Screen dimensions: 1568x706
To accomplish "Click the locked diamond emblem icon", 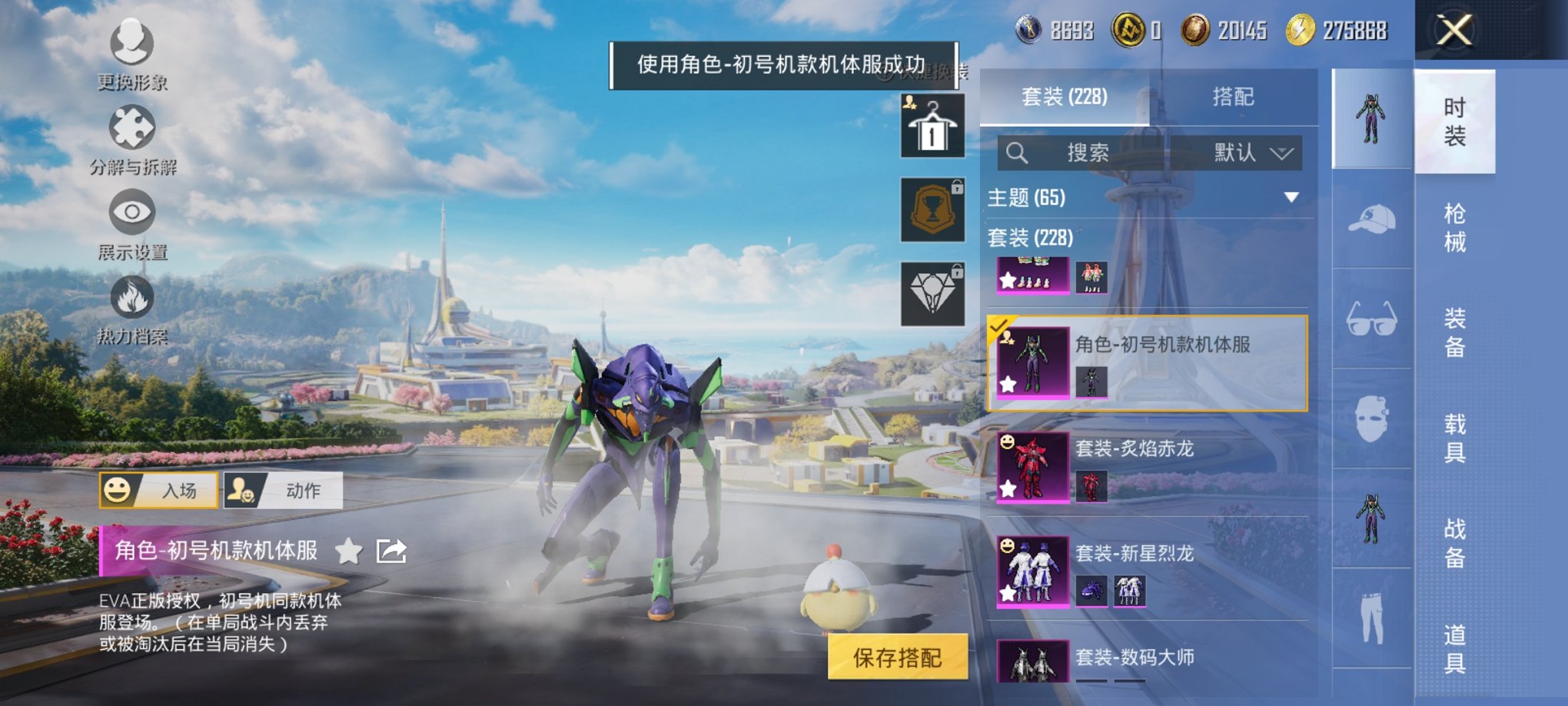I will (x=931, y=296).
